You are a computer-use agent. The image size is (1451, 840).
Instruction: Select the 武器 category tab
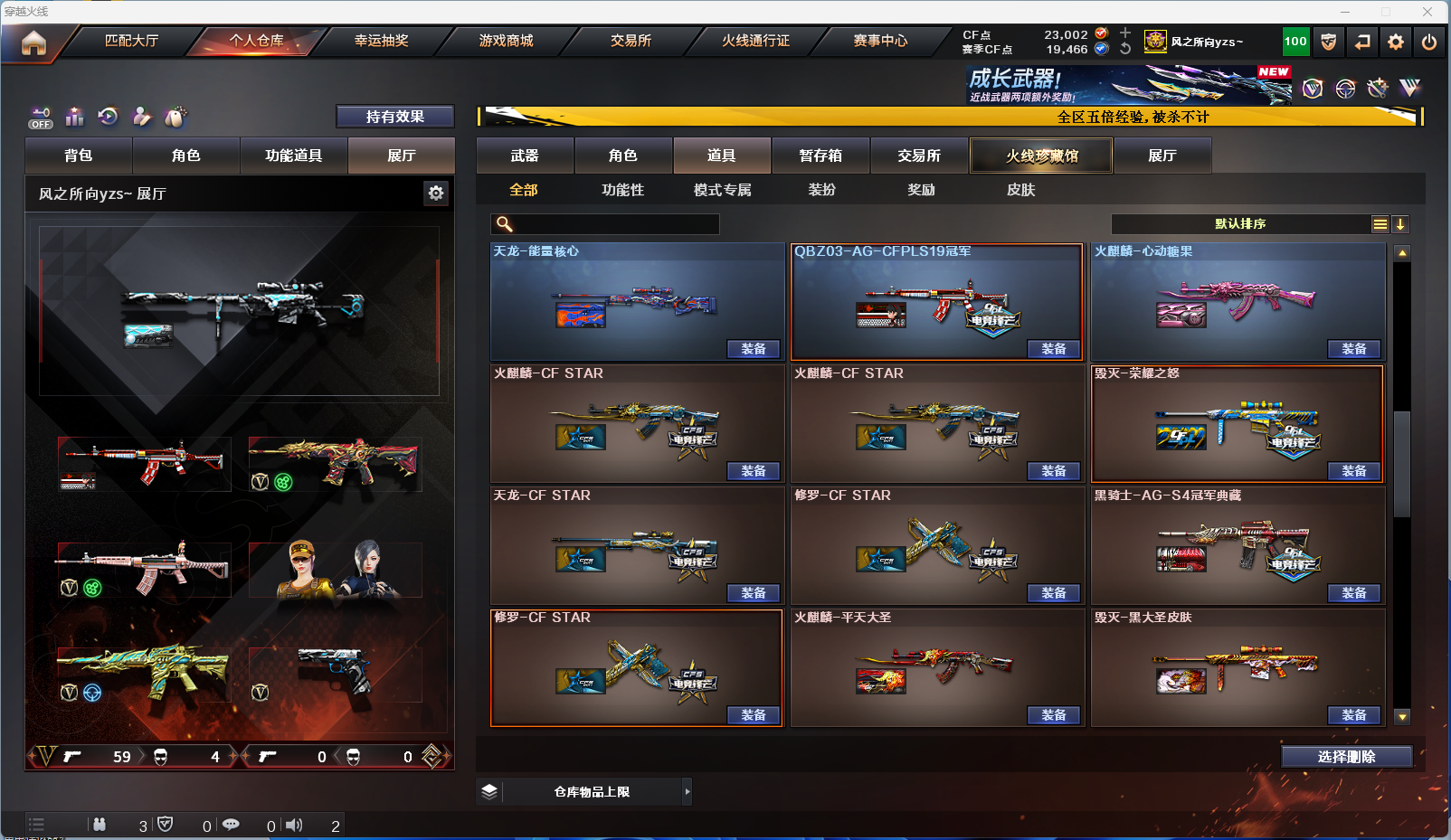pos(525,156)
